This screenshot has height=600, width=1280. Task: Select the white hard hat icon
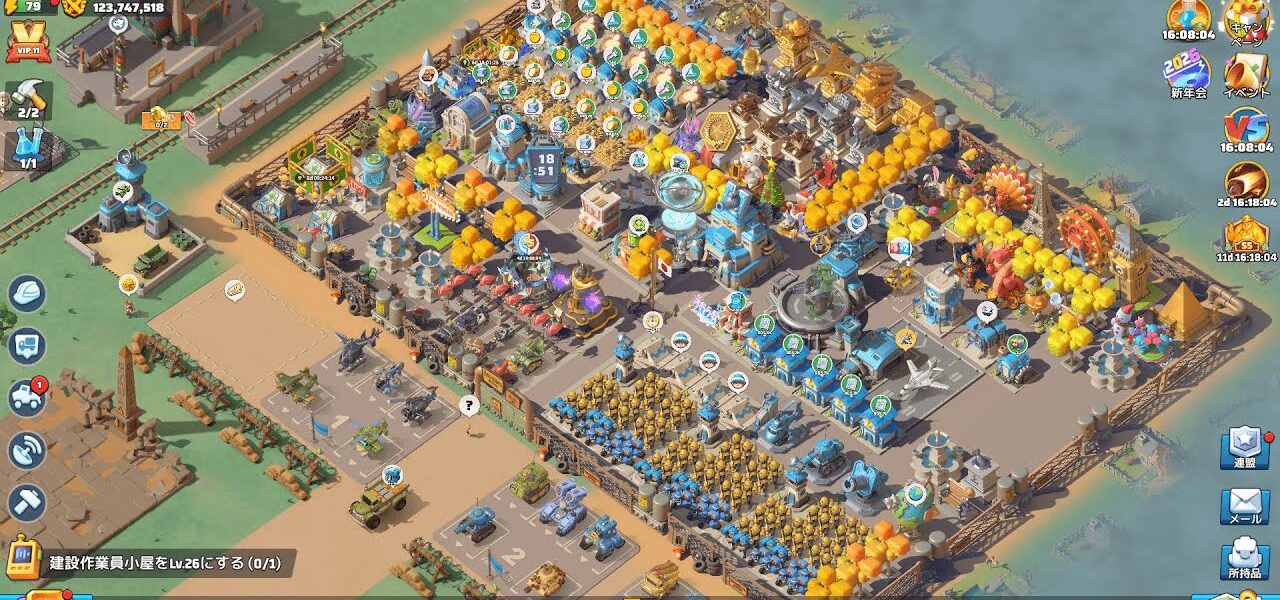tap(27, 293)
